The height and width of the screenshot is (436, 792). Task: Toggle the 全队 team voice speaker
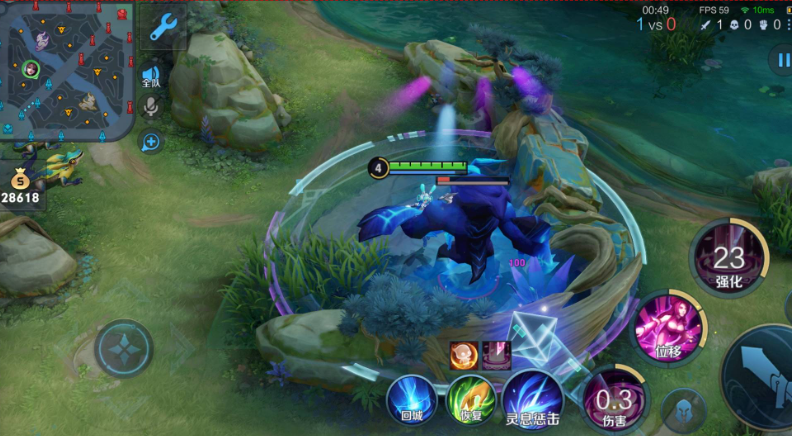click(151, 76)
